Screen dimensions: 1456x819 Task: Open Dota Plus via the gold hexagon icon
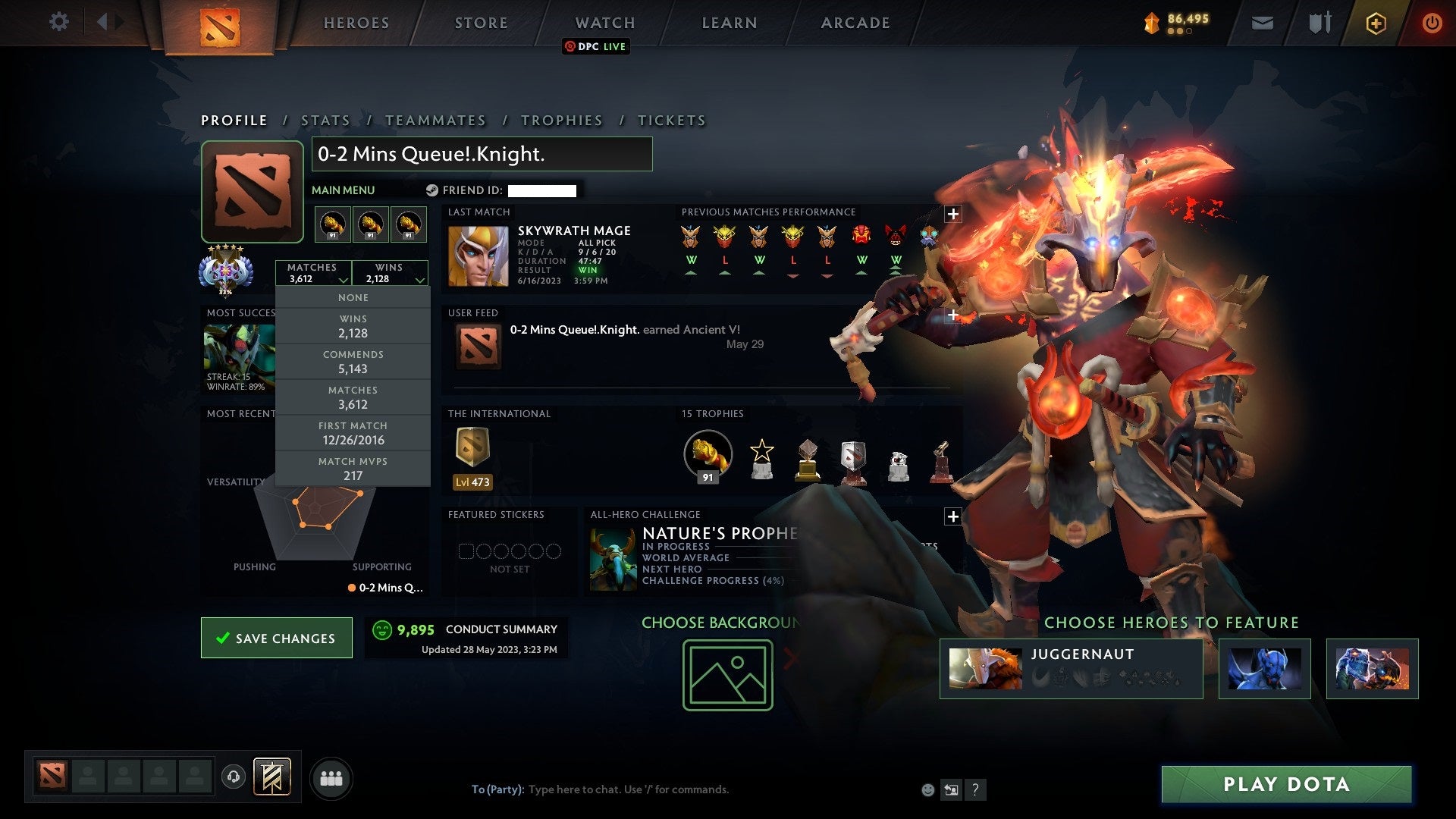1376,23
